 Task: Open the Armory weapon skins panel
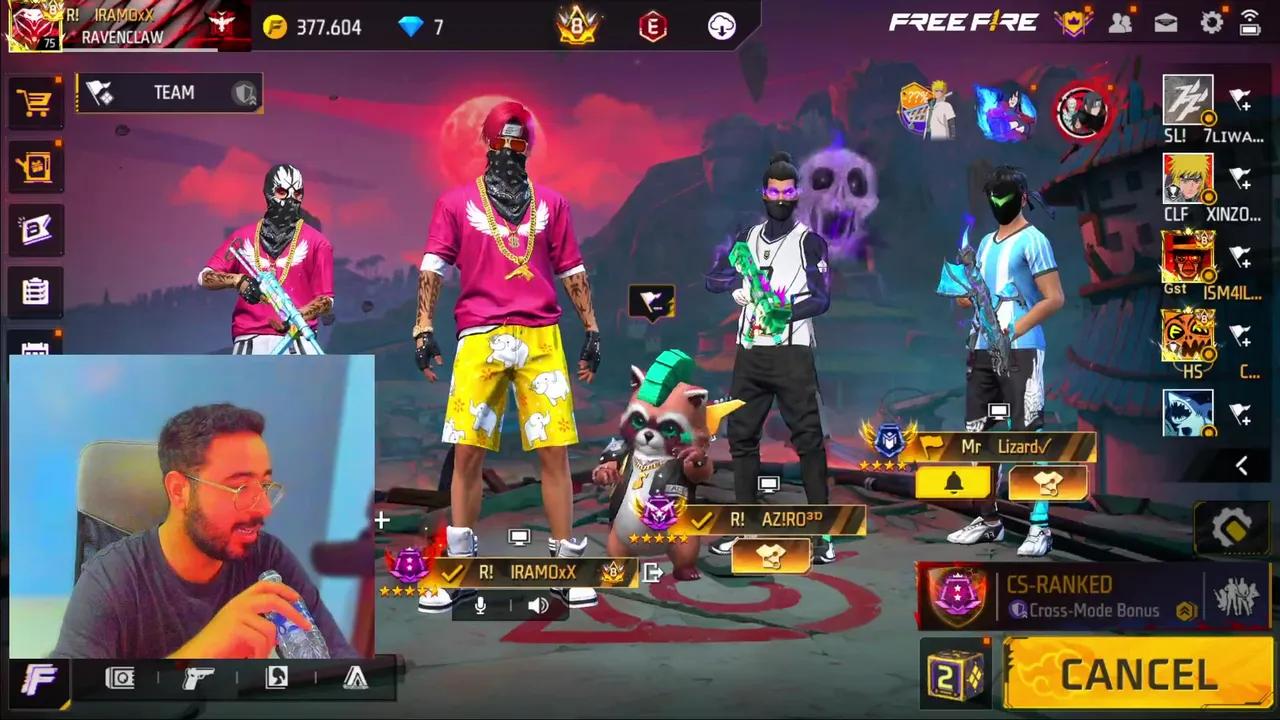pyautogui.click(x=35, y=167)
